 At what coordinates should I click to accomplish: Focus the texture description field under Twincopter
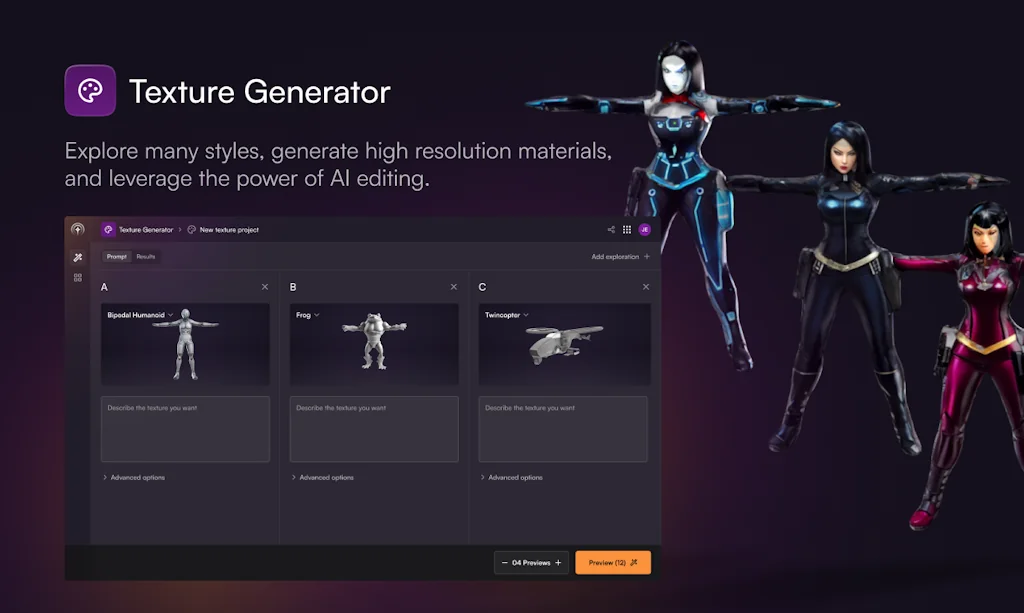(x=563, y=430)
